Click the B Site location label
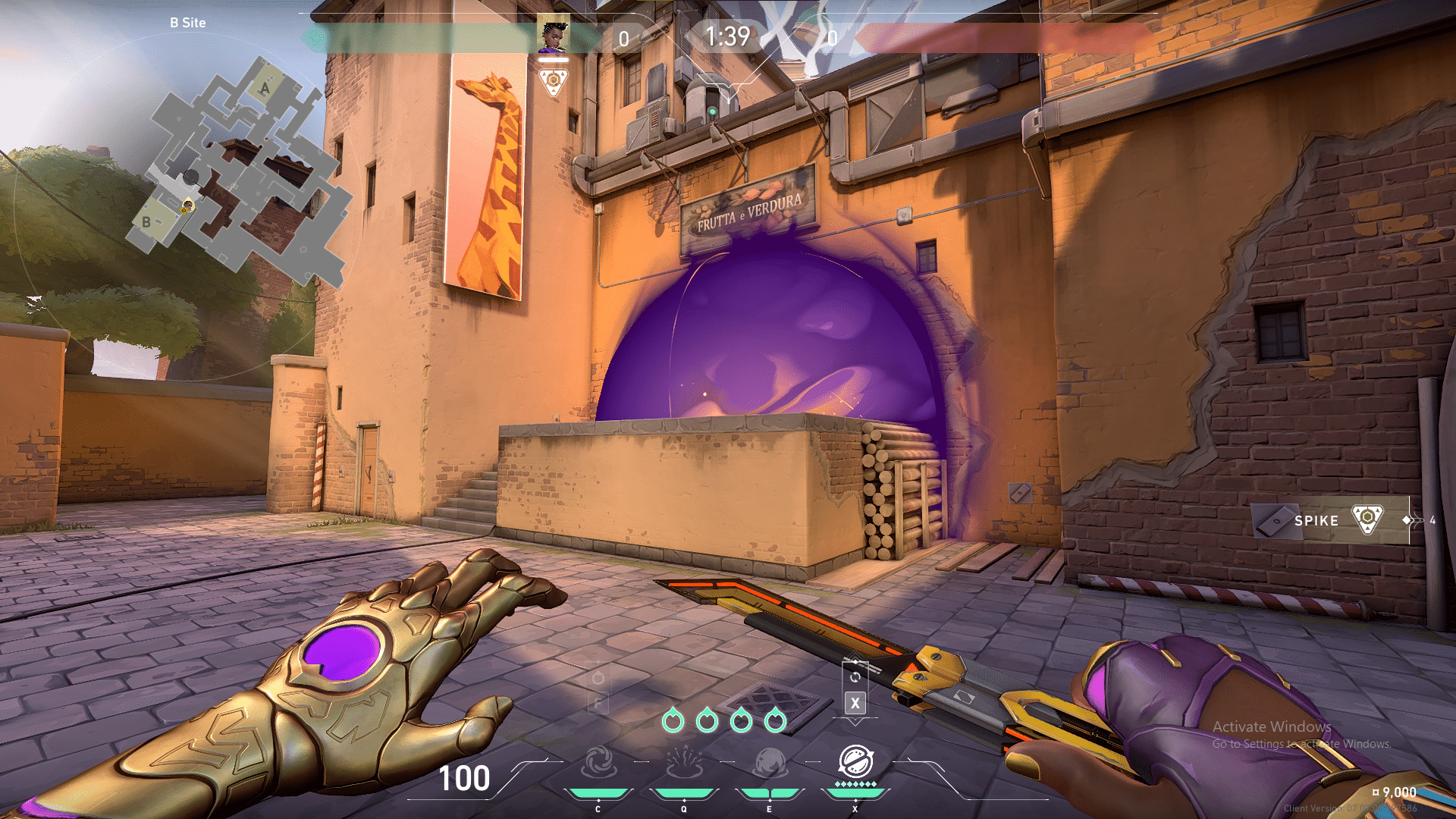The width and height of the screenshot is (1456, 819). pos(186,23)
